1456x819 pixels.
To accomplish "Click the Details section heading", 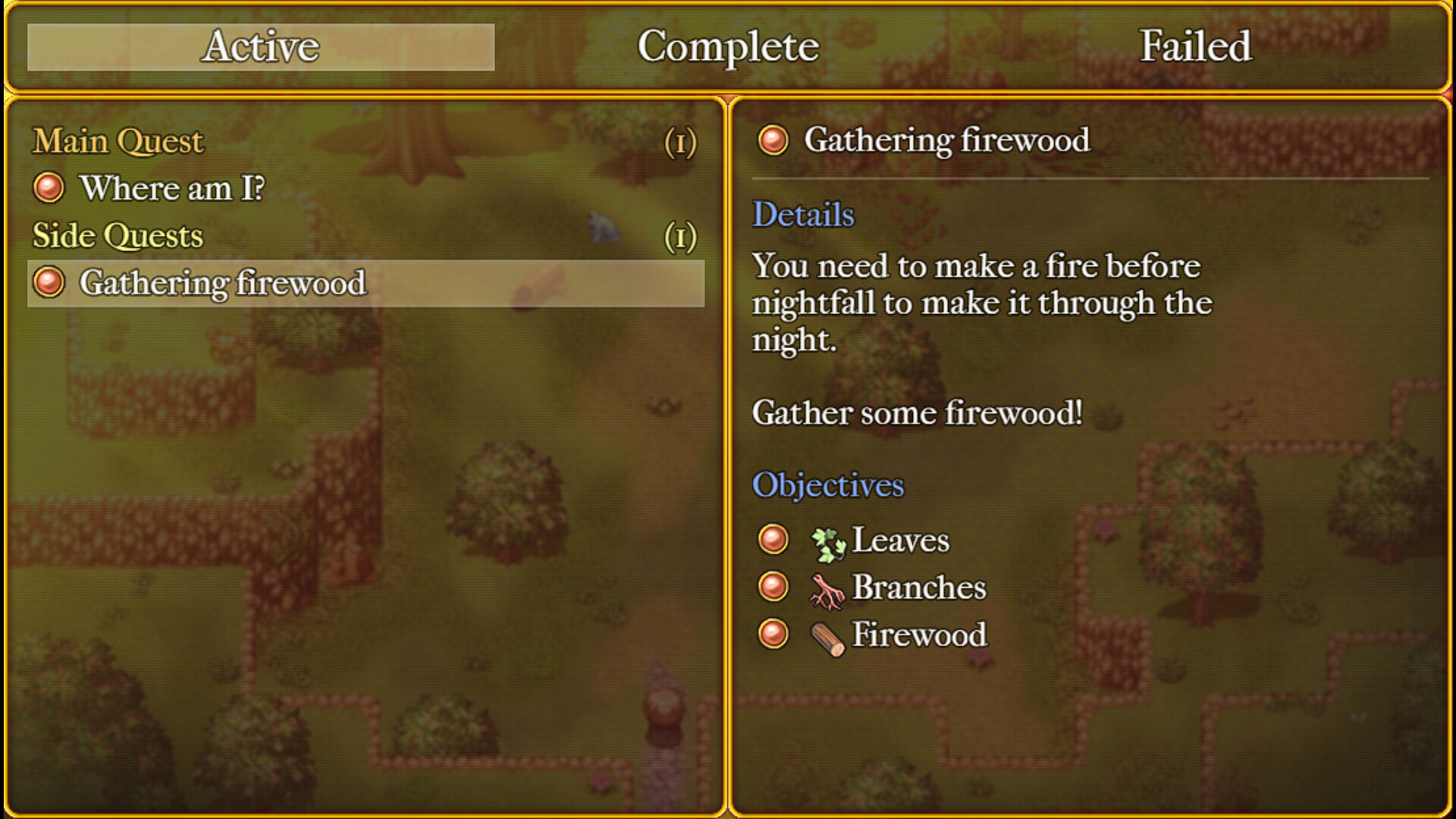I will coord(802,216).
